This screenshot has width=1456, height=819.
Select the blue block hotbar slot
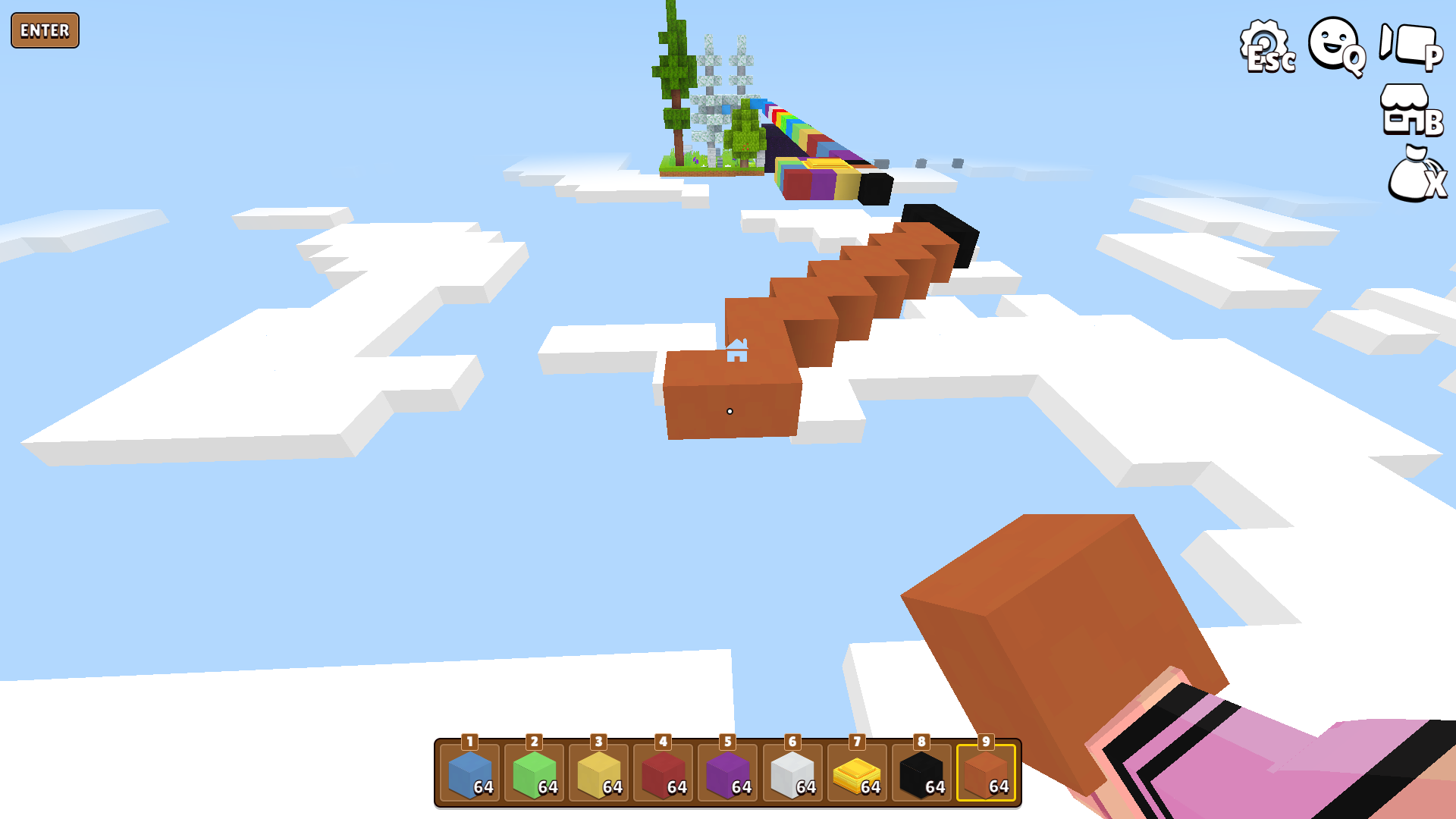pos(470,773)
